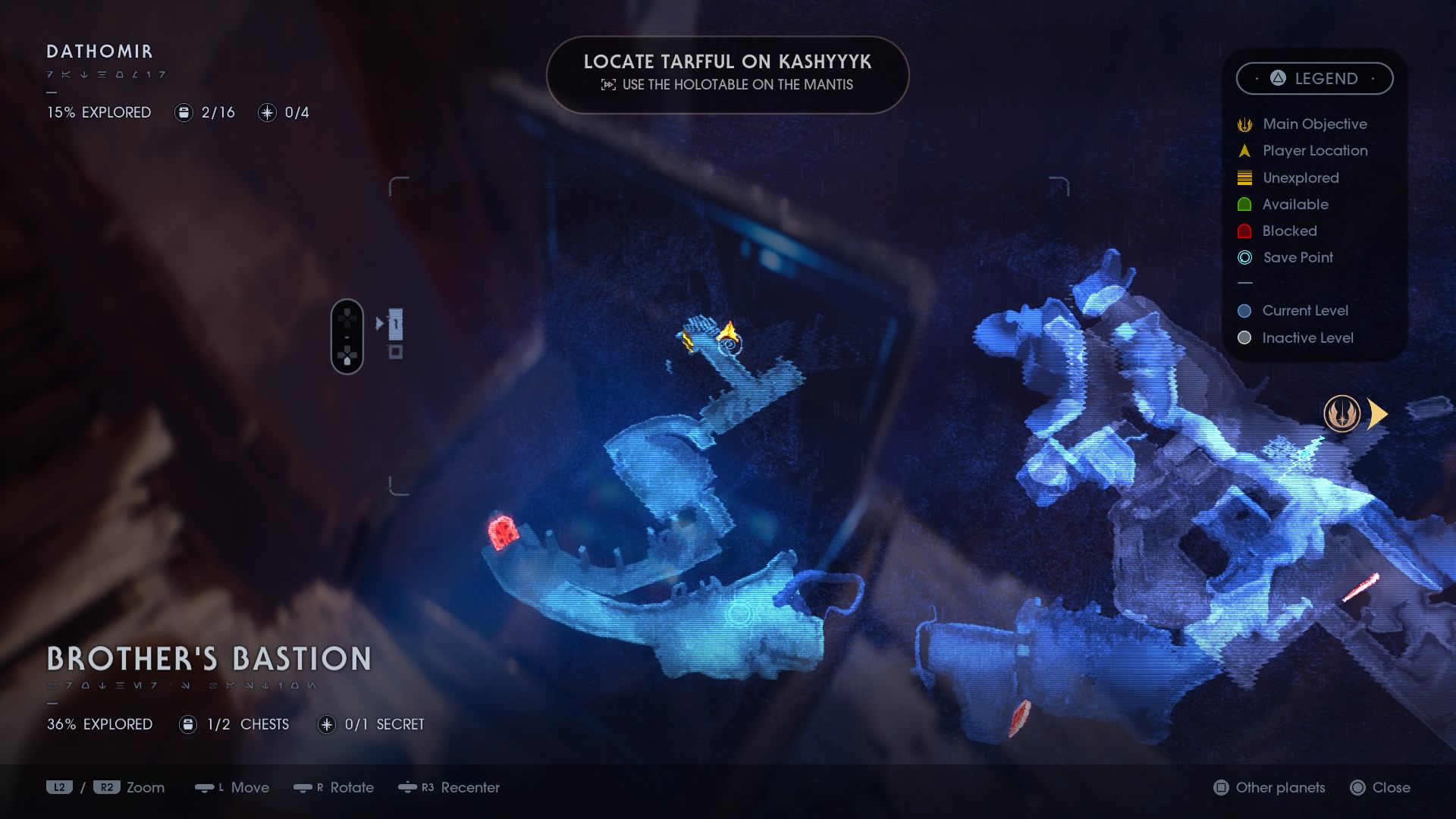Toggle the Current Level indicator
The width and height of the screenshot is (1456, 819).
pos(1244,311)
